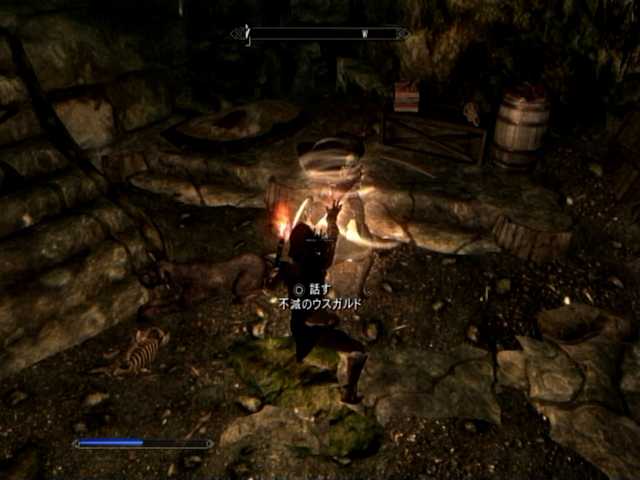Image resolution: width=640 pixels, height=480 pixels.
Task: Click the compass bar showing west
Action: pyautogui.click(x=320, y=33)
